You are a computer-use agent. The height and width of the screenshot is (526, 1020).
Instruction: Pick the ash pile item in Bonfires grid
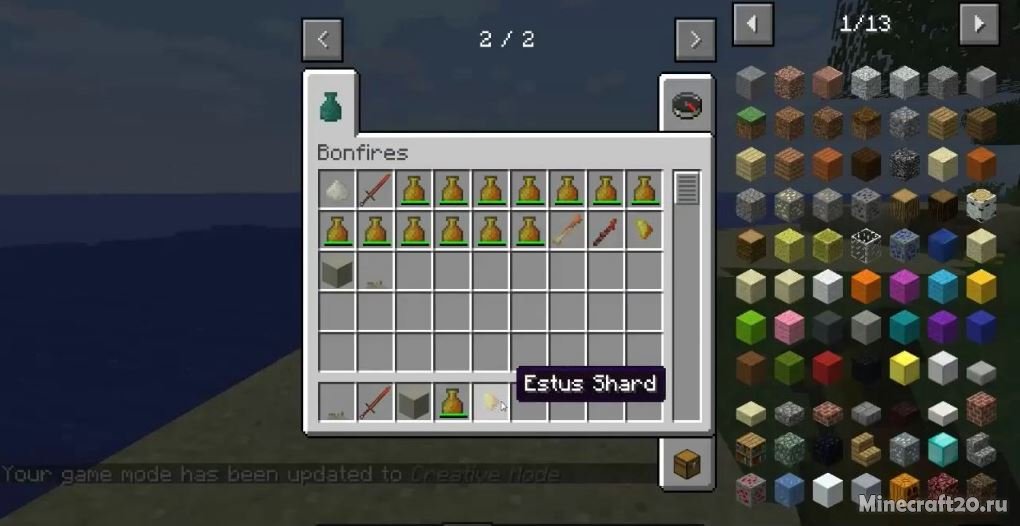(x=337, y=189)
